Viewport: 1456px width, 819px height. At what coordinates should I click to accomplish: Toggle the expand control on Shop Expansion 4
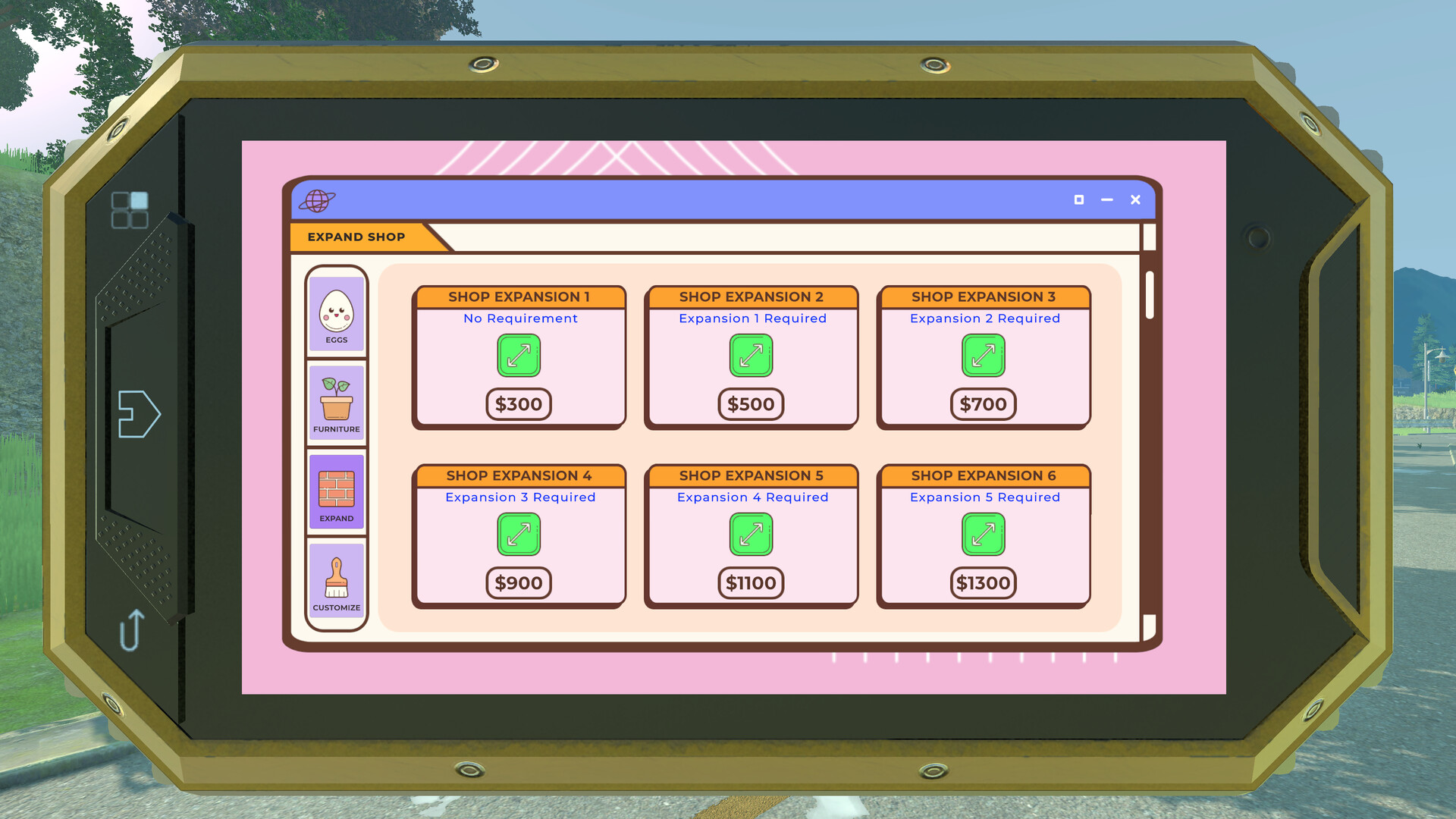point(519,535)
